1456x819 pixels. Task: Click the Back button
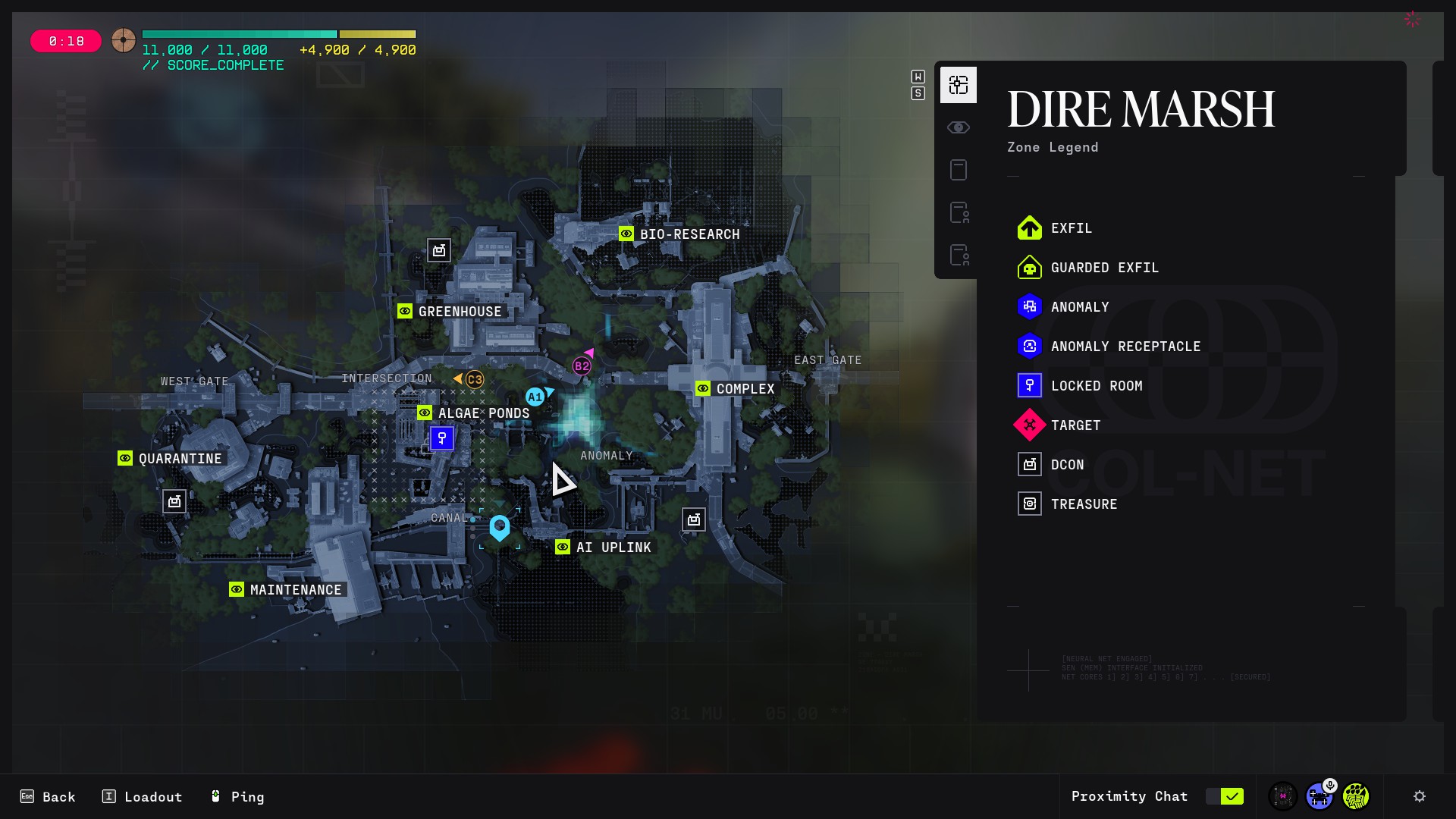coord(49,796)
